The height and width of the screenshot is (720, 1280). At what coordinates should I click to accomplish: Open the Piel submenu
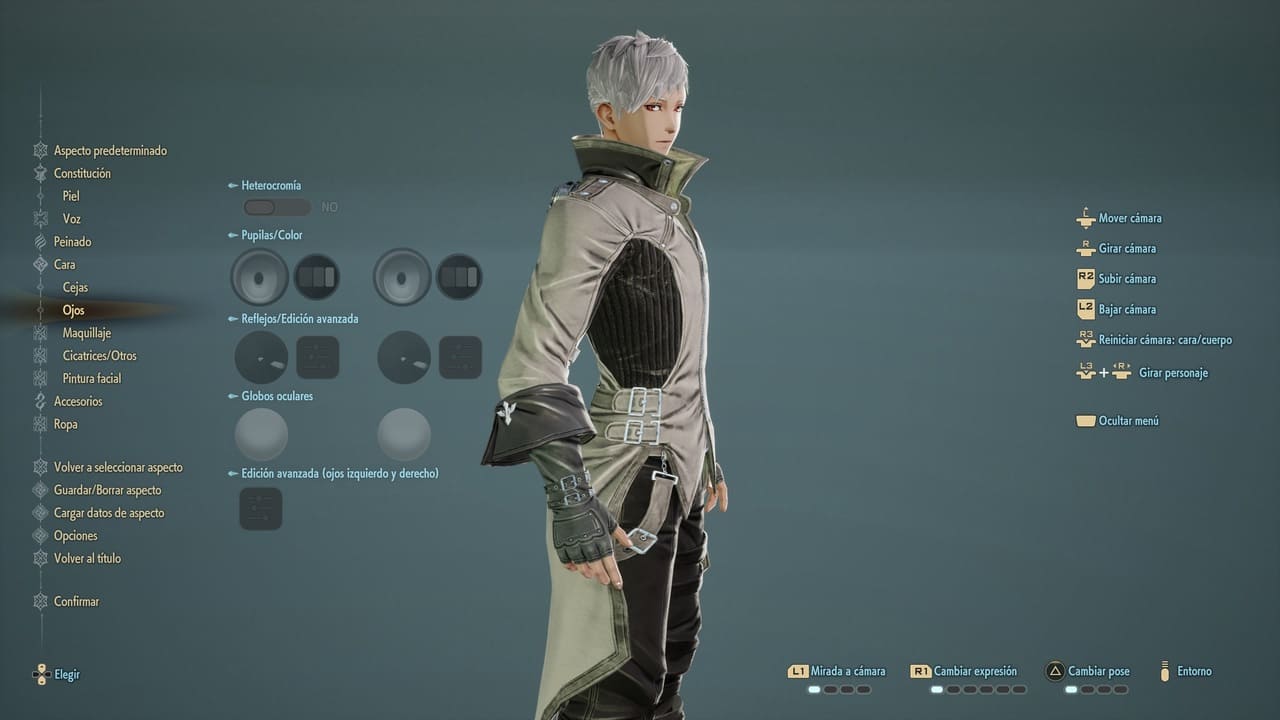click(x=71, y=197)
